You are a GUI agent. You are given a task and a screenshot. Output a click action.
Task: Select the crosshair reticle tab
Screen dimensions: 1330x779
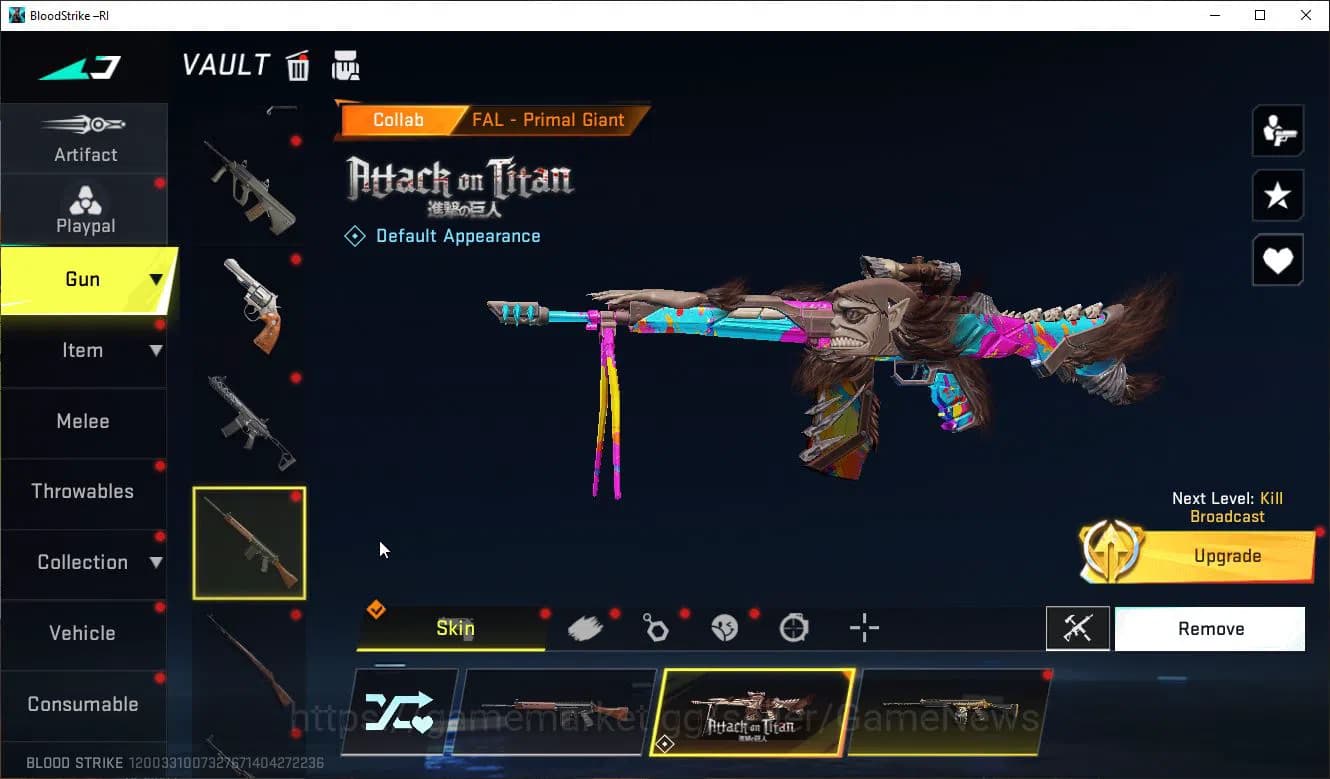point(864,628)
